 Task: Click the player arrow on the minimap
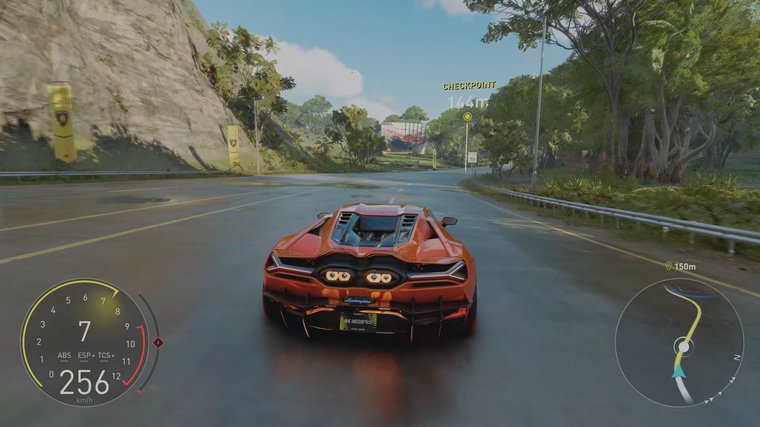click(678, 371)
